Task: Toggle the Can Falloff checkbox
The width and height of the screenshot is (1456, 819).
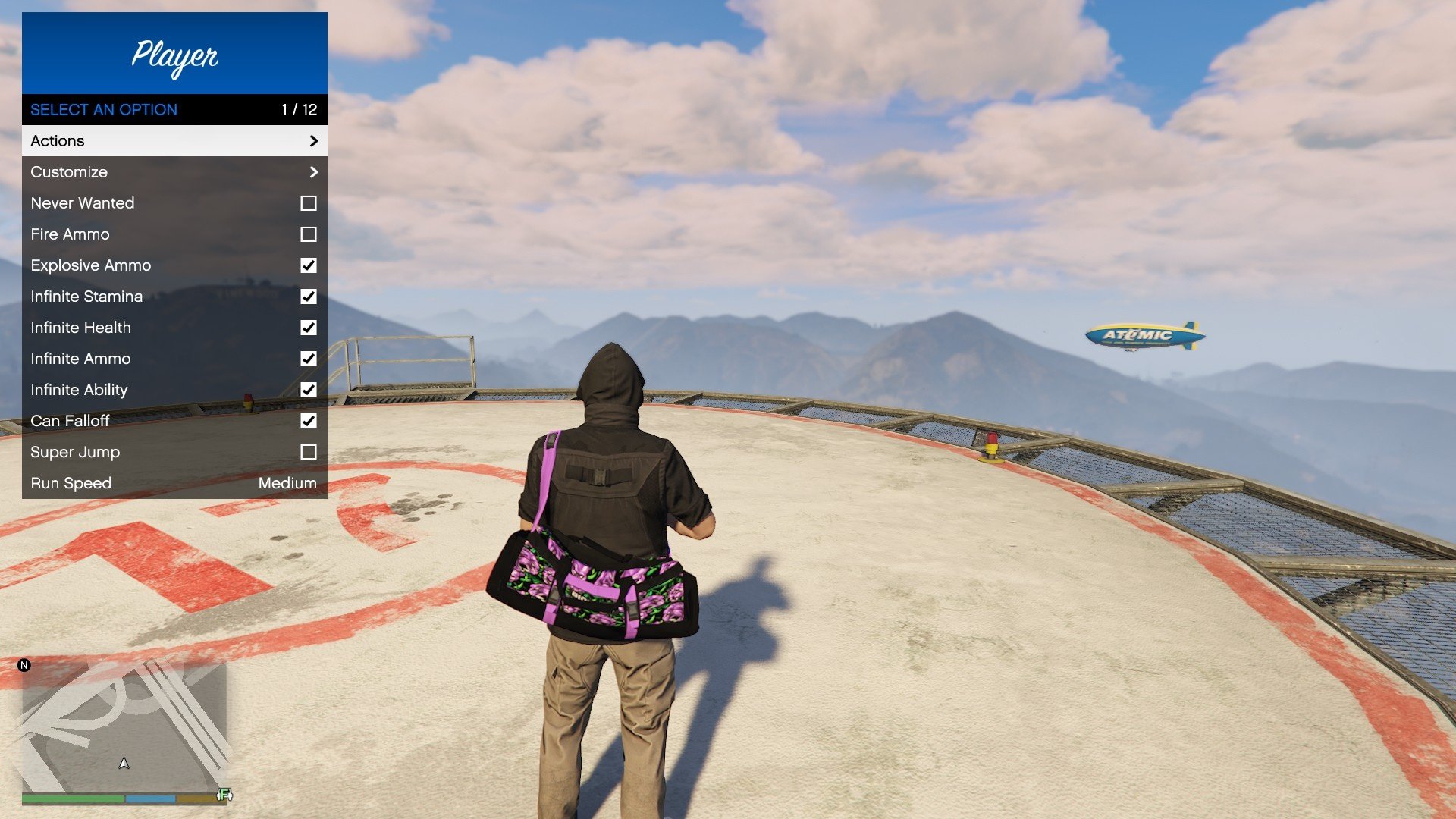Action: coord(308,421)
